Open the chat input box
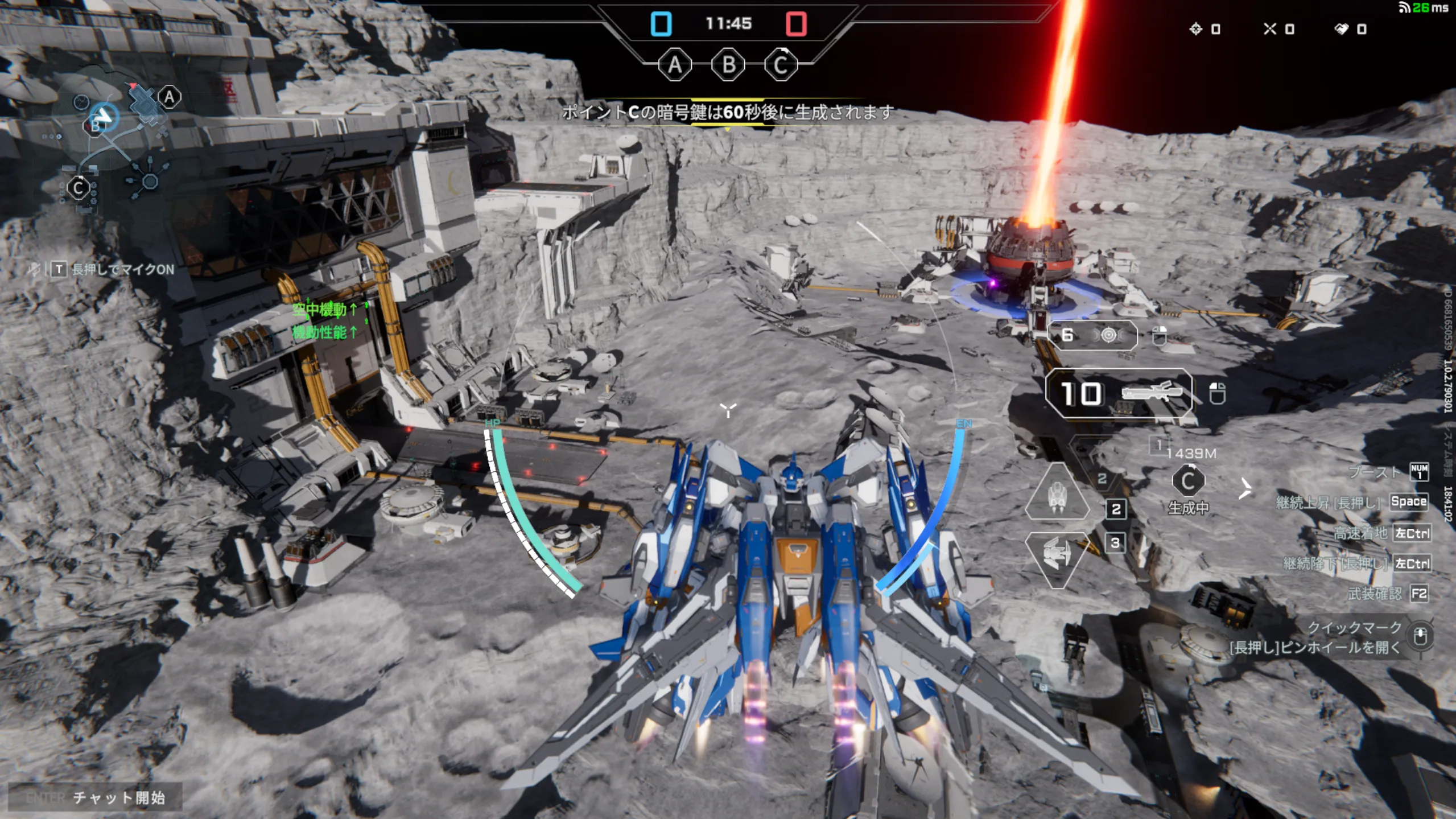This screenshot has width=1456, height=819. coord(96,797)
